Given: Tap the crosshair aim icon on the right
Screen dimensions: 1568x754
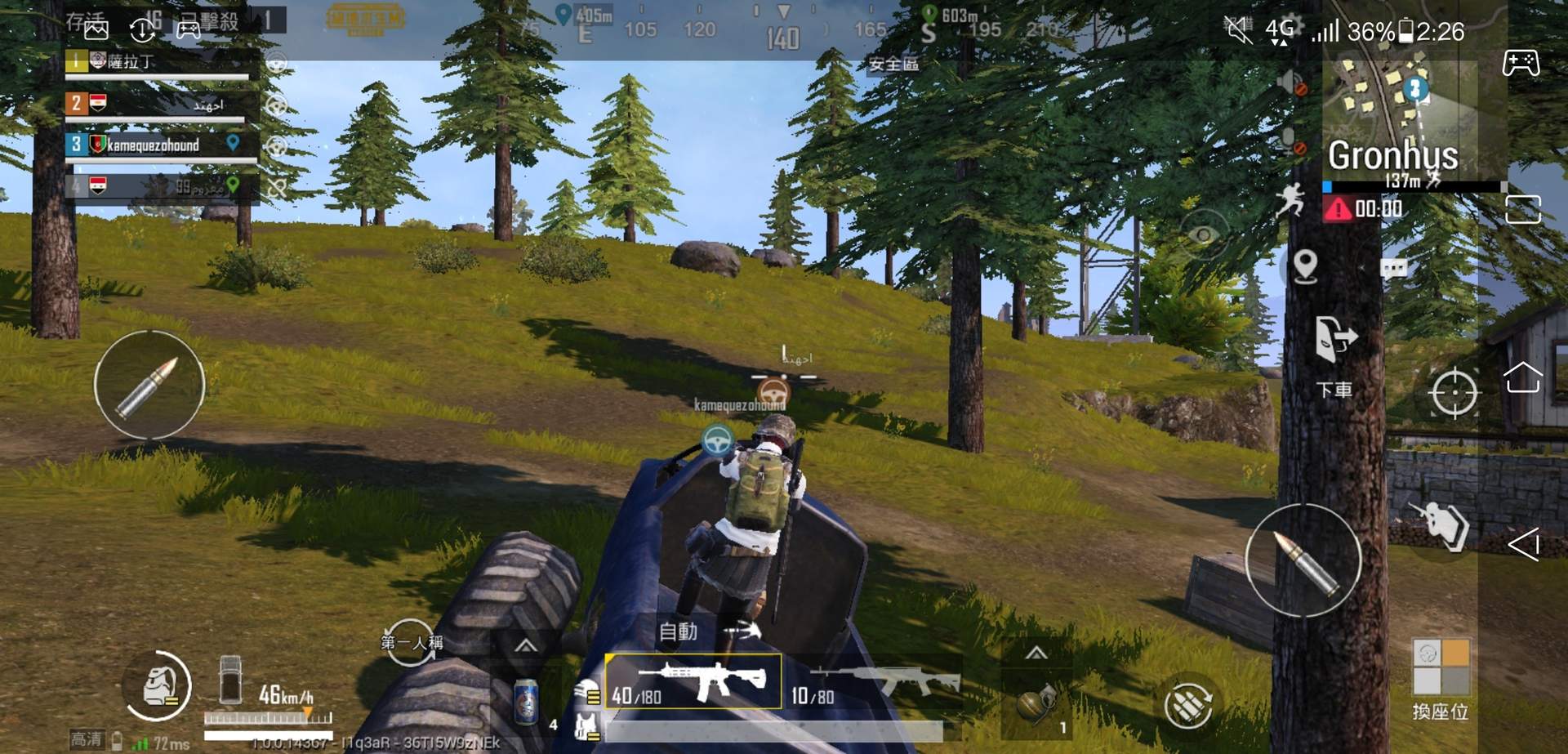Looking at the screenshot, I should (1455, 392).
